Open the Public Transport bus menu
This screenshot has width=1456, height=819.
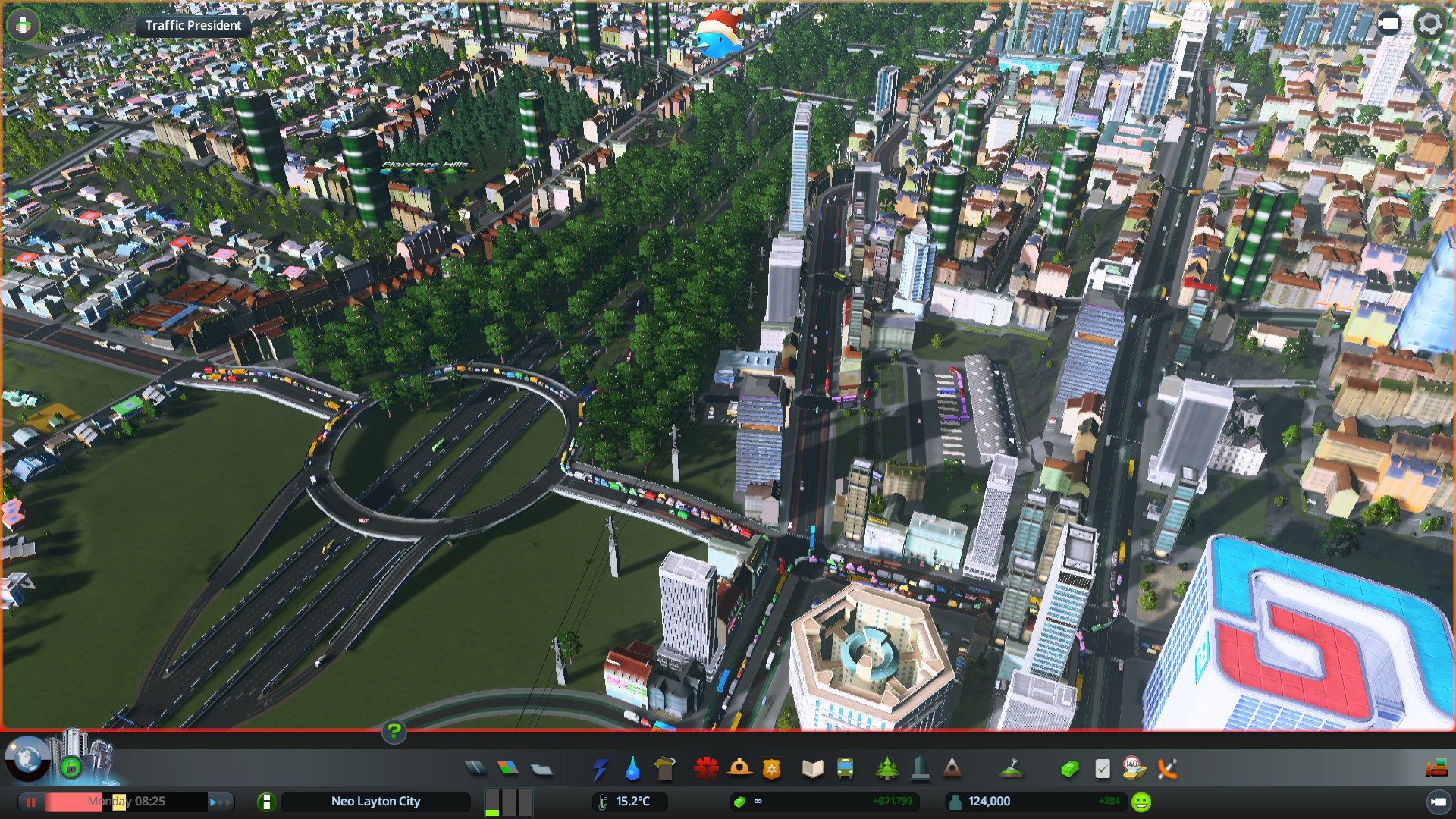click(x=845, y=769)
